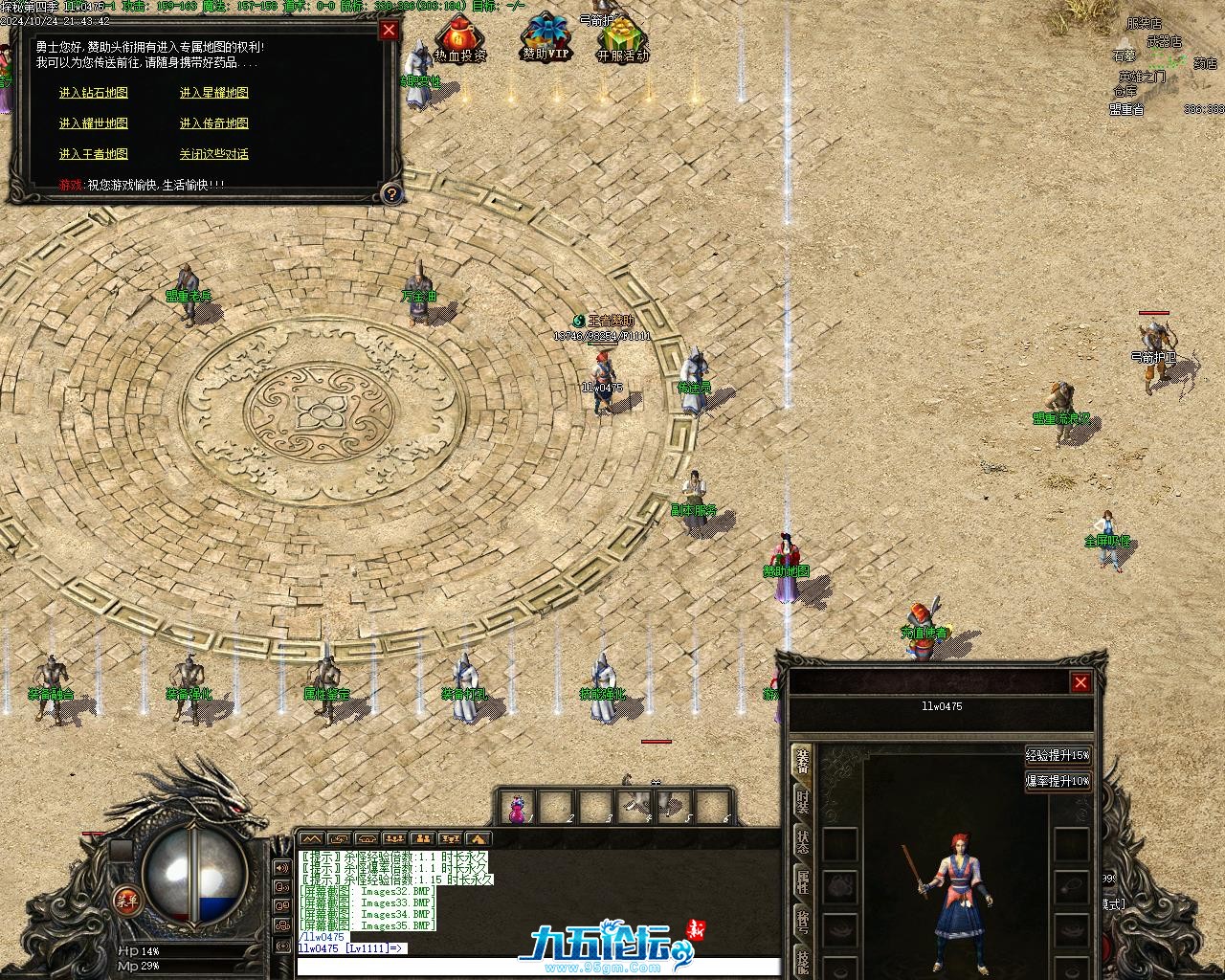Open the 属性 attributes tab
This screenshot has width=1225, height=980.
coord(802,882)
